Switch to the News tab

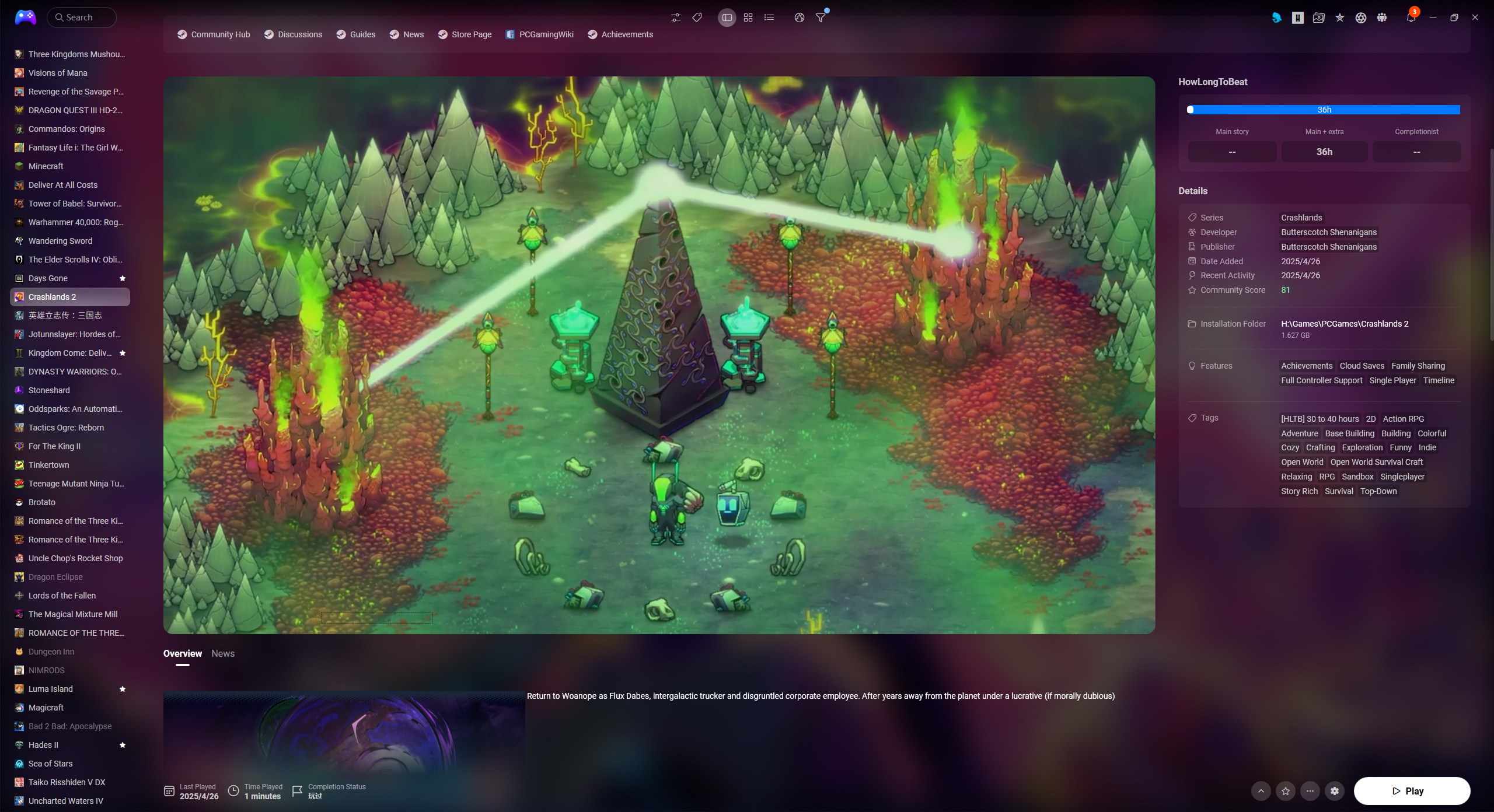pos(222,653)
